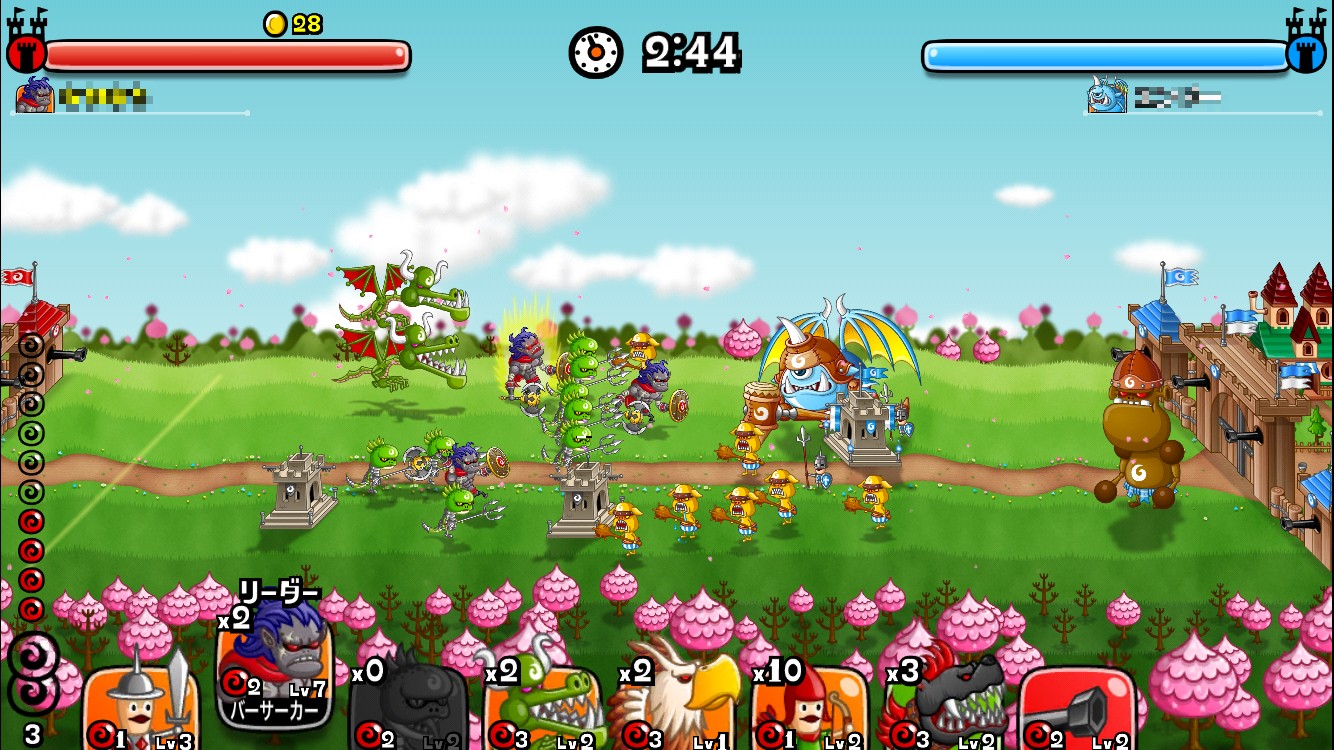This screenshot has width=1334, height=750.
Task: Deploy the swordsman unit card
Action: [140, 705]
